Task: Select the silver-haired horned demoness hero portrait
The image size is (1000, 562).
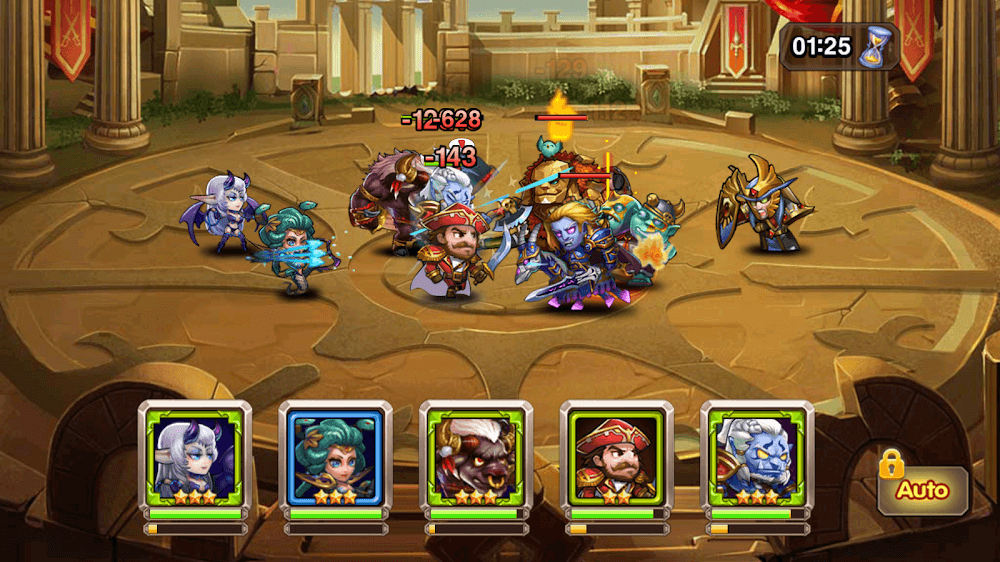Action: [195, 455]
